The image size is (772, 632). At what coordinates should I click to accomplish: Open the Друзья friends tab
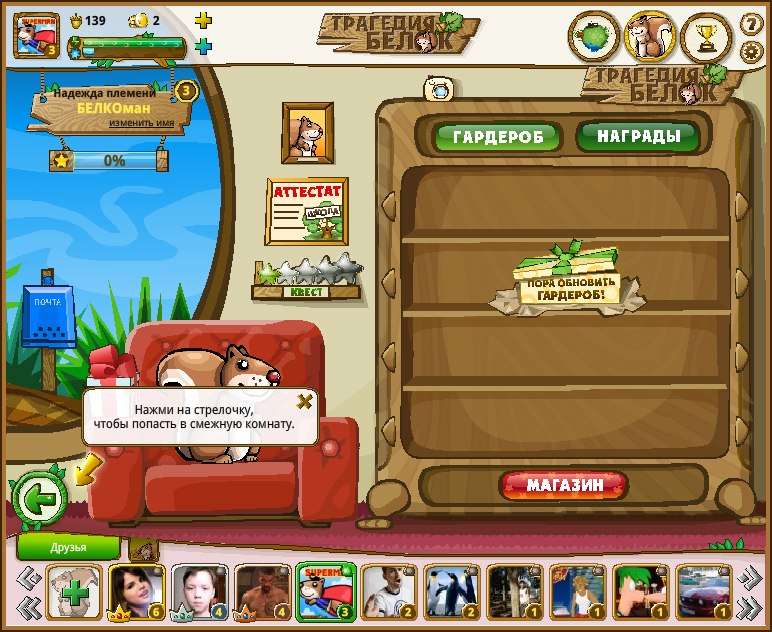[68, 548]
